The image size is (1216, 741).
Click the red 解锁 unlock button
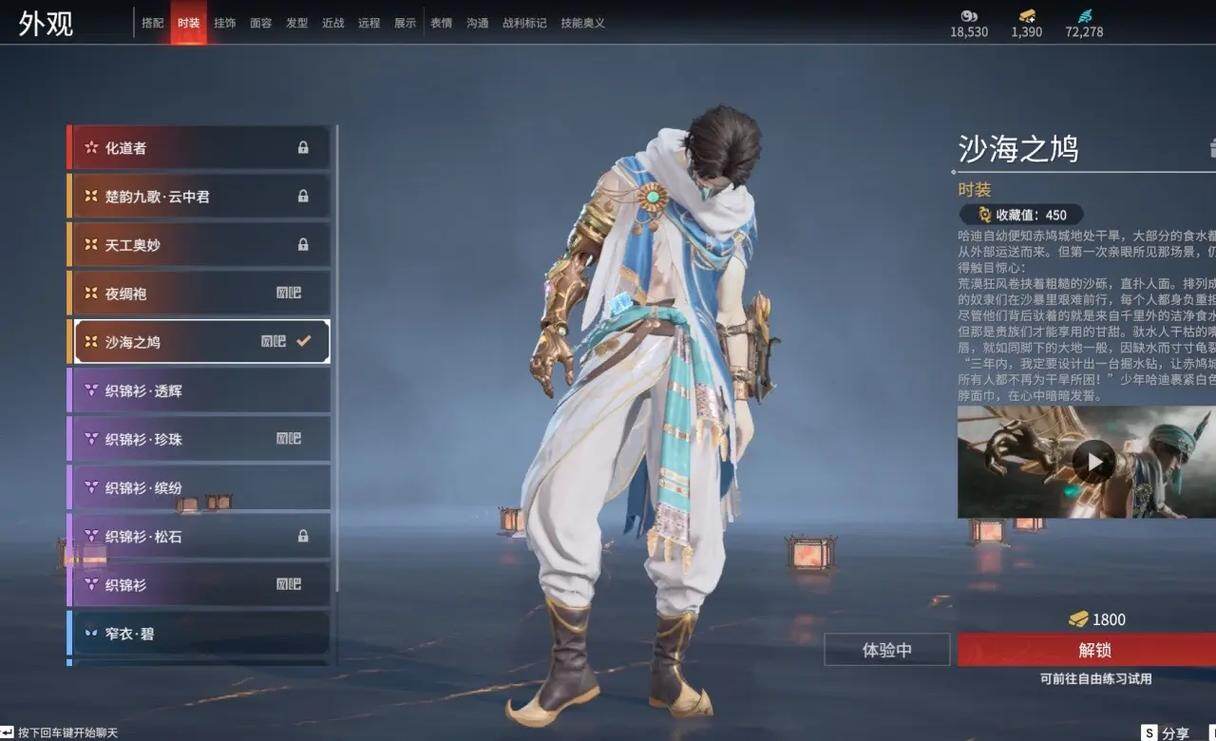[1094, 650]
